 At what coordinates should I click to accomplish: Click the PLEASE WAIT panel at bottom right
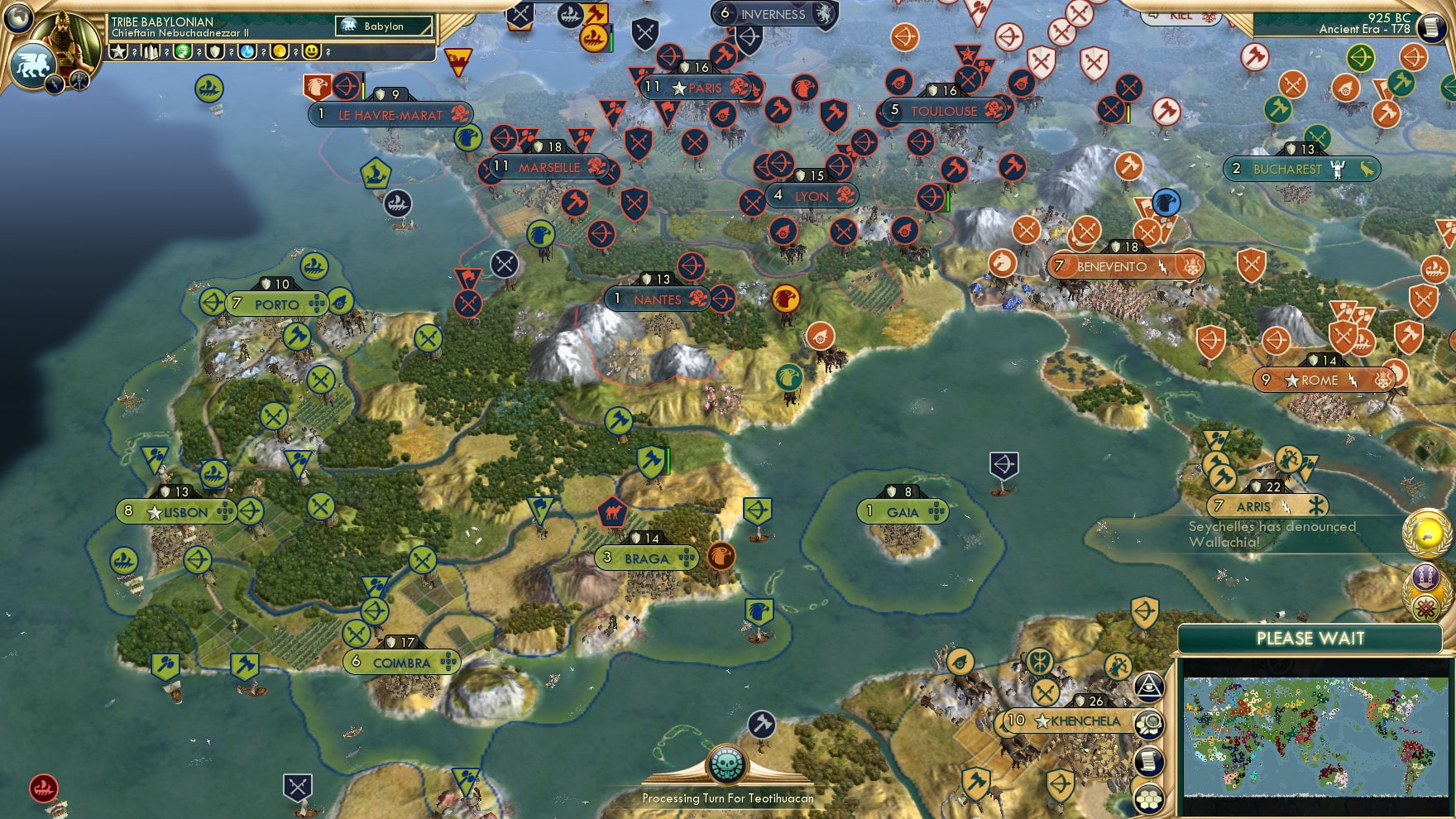tap(1310, 639)
